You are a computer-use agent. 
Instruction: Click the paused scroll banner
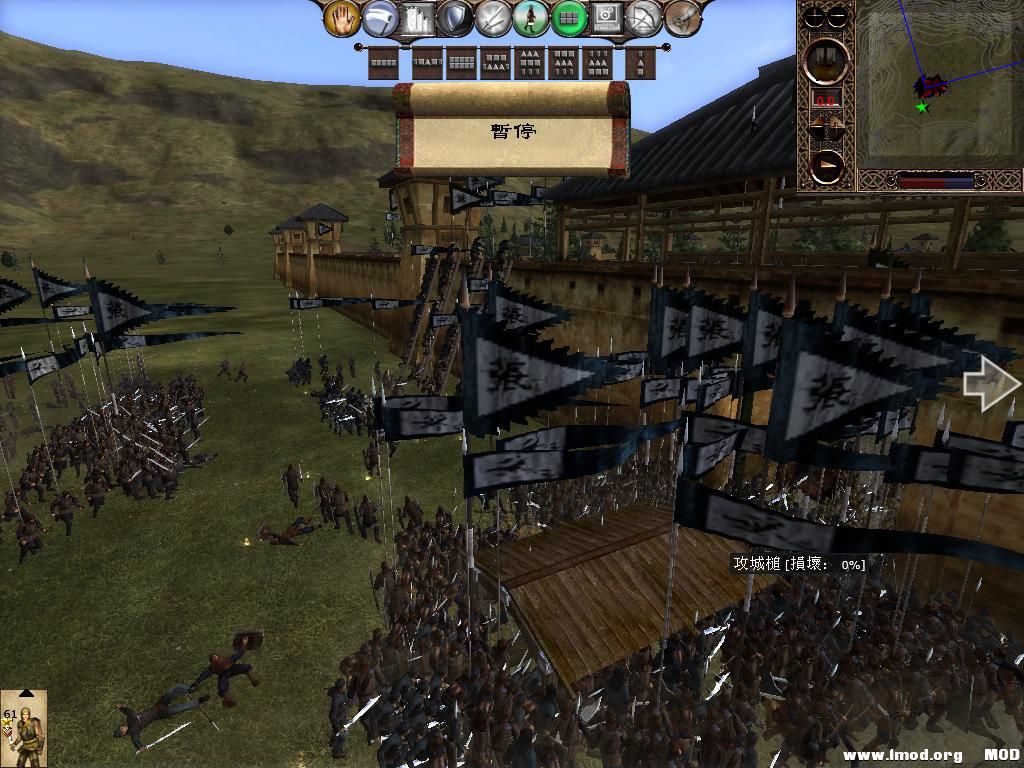[512, 130]
